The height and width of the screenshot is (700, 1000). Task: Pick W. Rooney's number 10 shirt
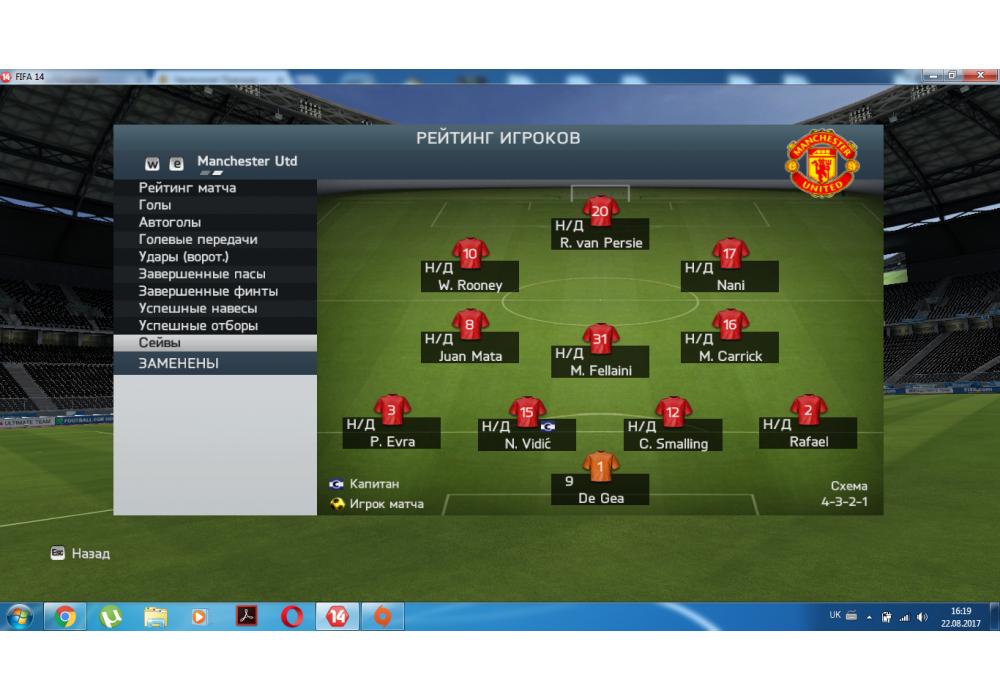[470, 254]
